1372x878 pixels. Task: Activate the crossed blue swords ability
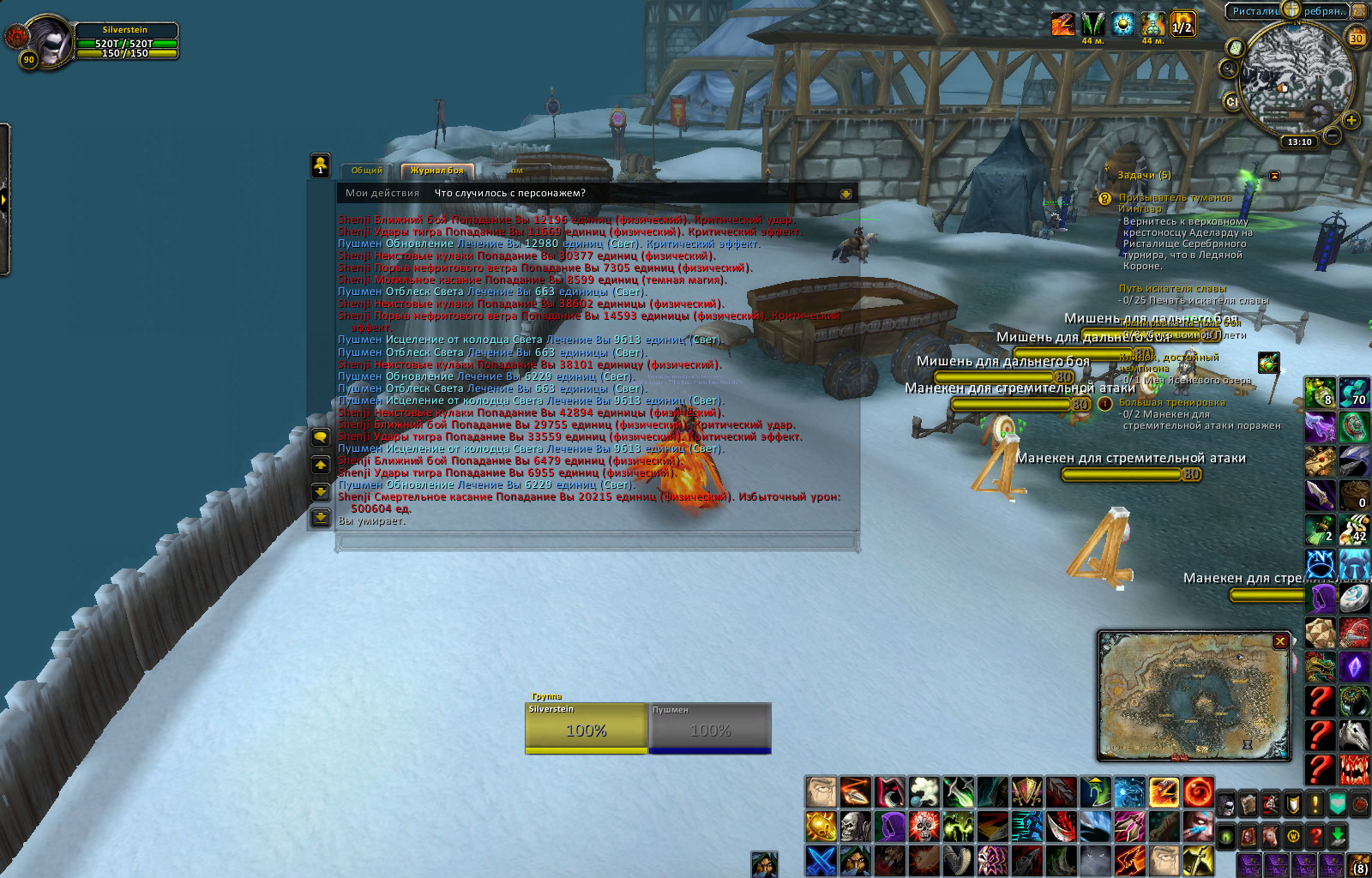(x=821, y=860)
